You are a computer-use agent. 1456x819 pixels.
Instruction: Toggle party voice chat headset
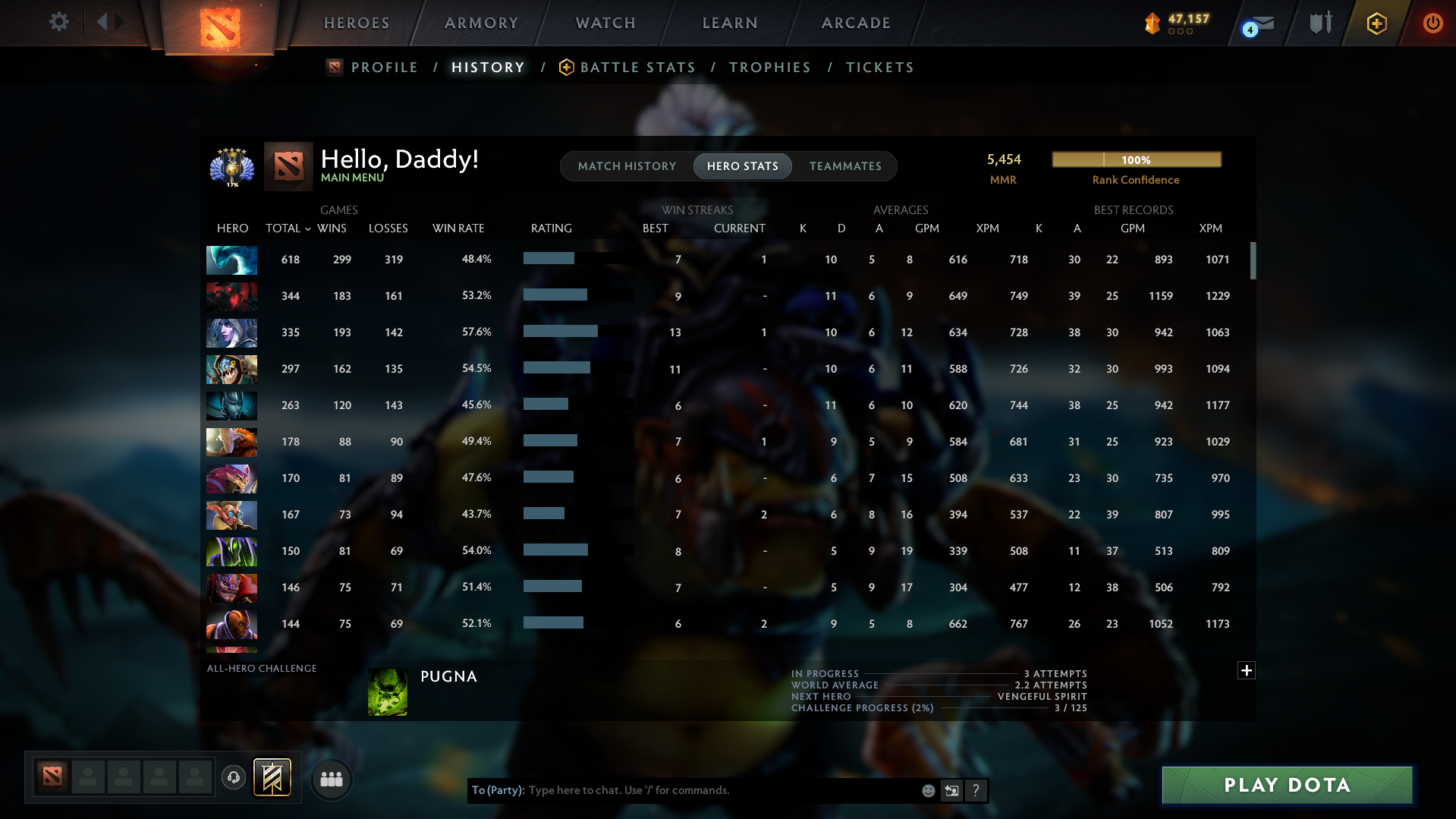234,777
